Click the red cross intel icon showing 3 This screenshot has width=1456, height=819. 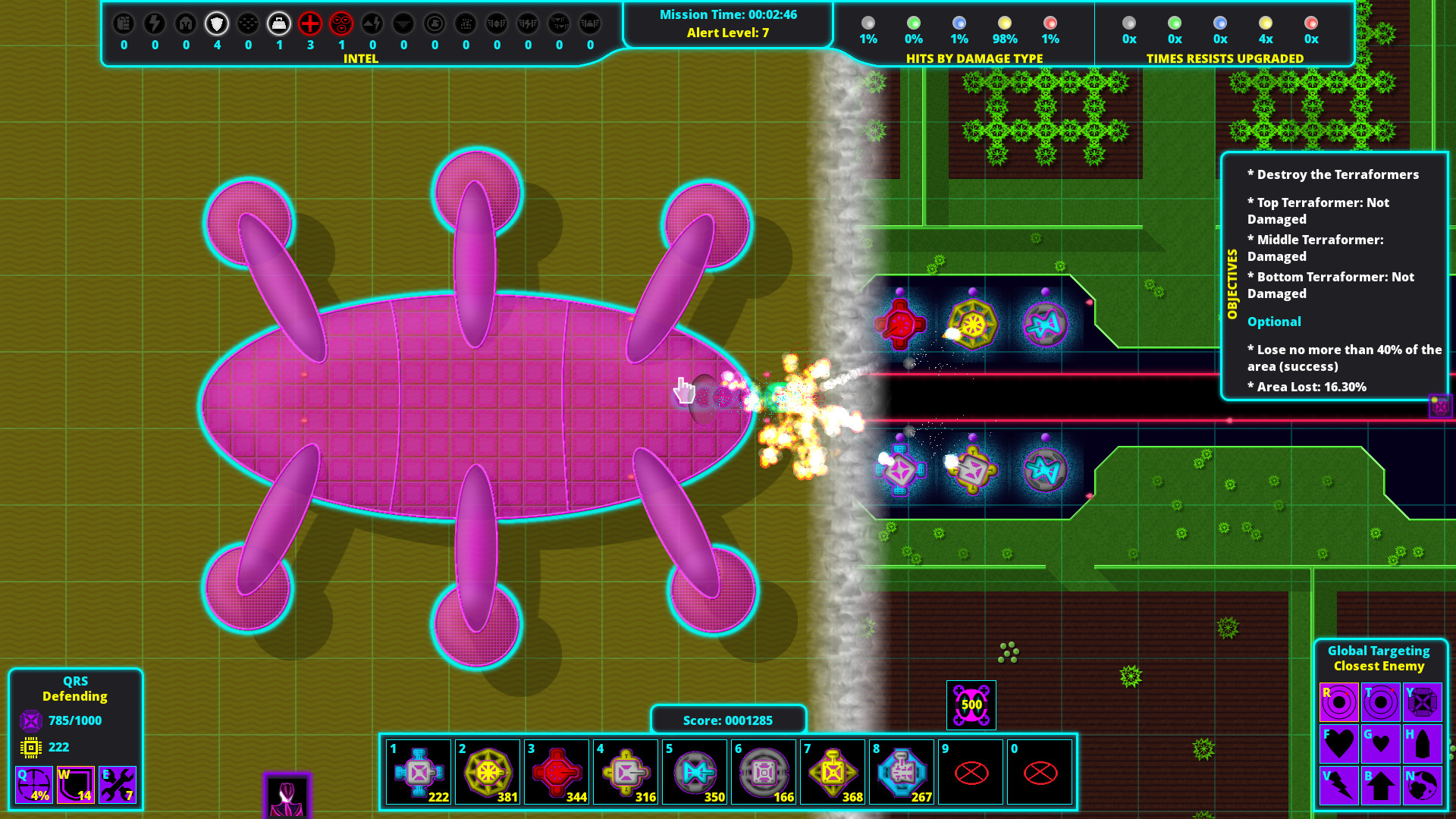click(x=309, y=24)
